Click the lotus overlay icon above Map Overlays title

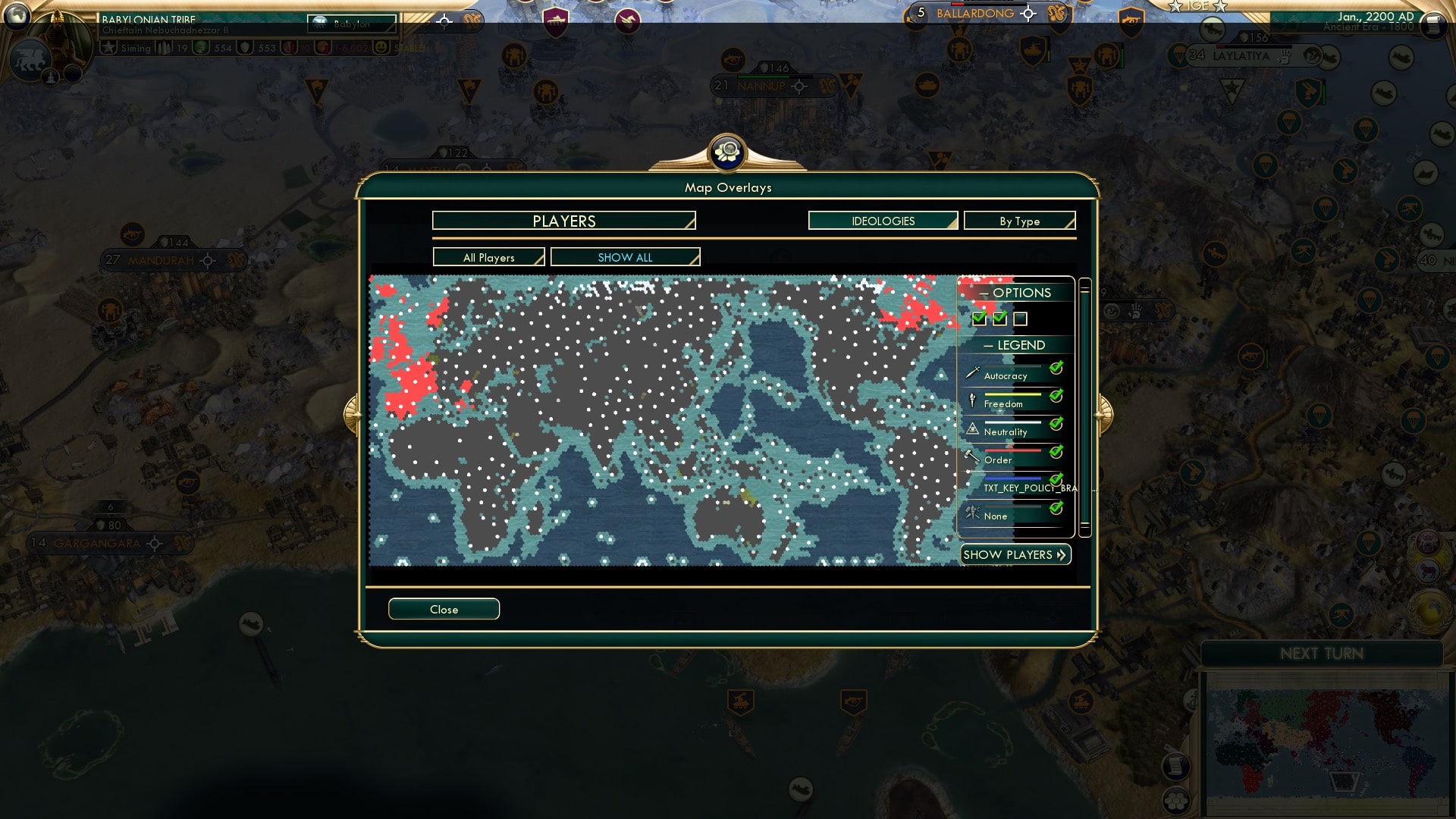[728, 152]
